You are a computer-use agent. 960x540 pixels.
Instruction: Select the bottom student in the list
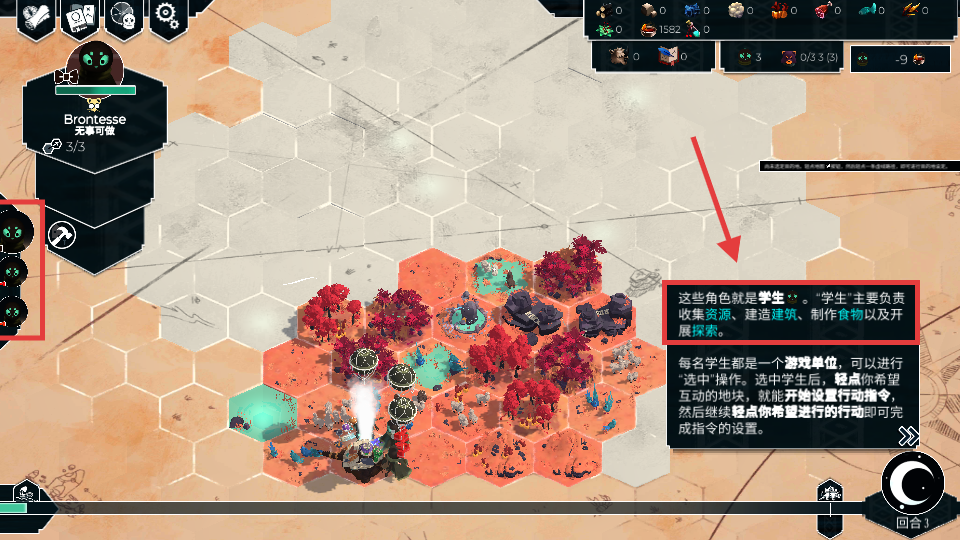pos(14,312)
